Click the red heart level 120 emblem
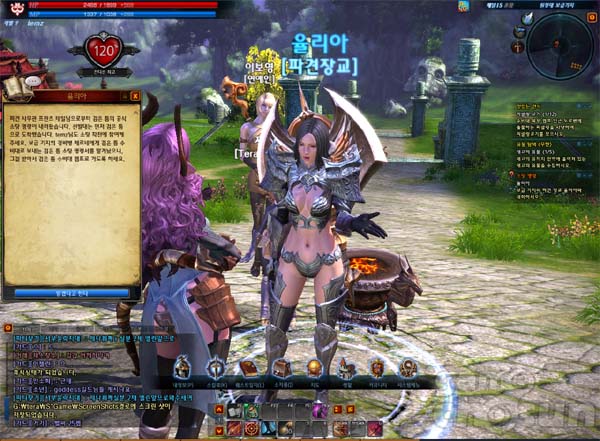 (101, 48)
